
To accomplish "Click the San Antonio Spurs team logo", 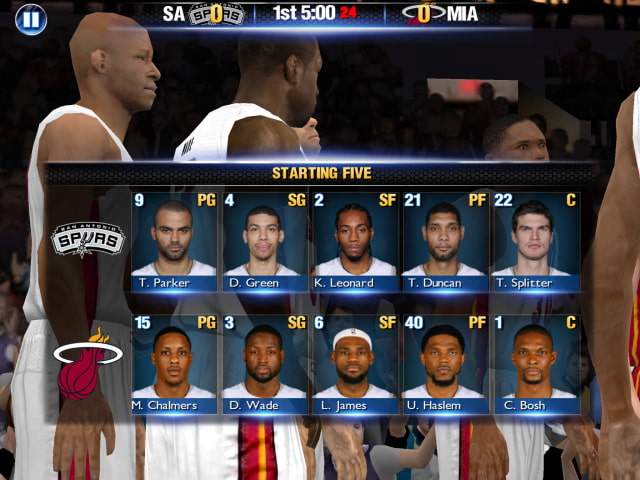I will click(88, 241).
